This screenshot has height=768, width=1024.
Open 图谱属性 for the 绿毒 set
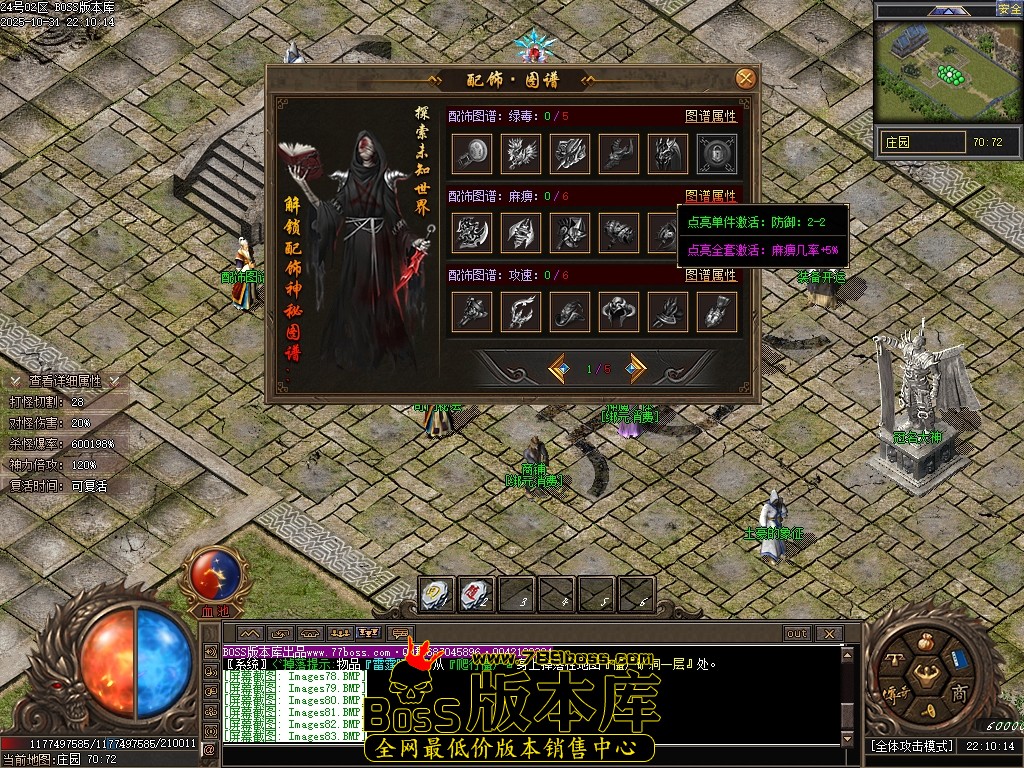710,116
